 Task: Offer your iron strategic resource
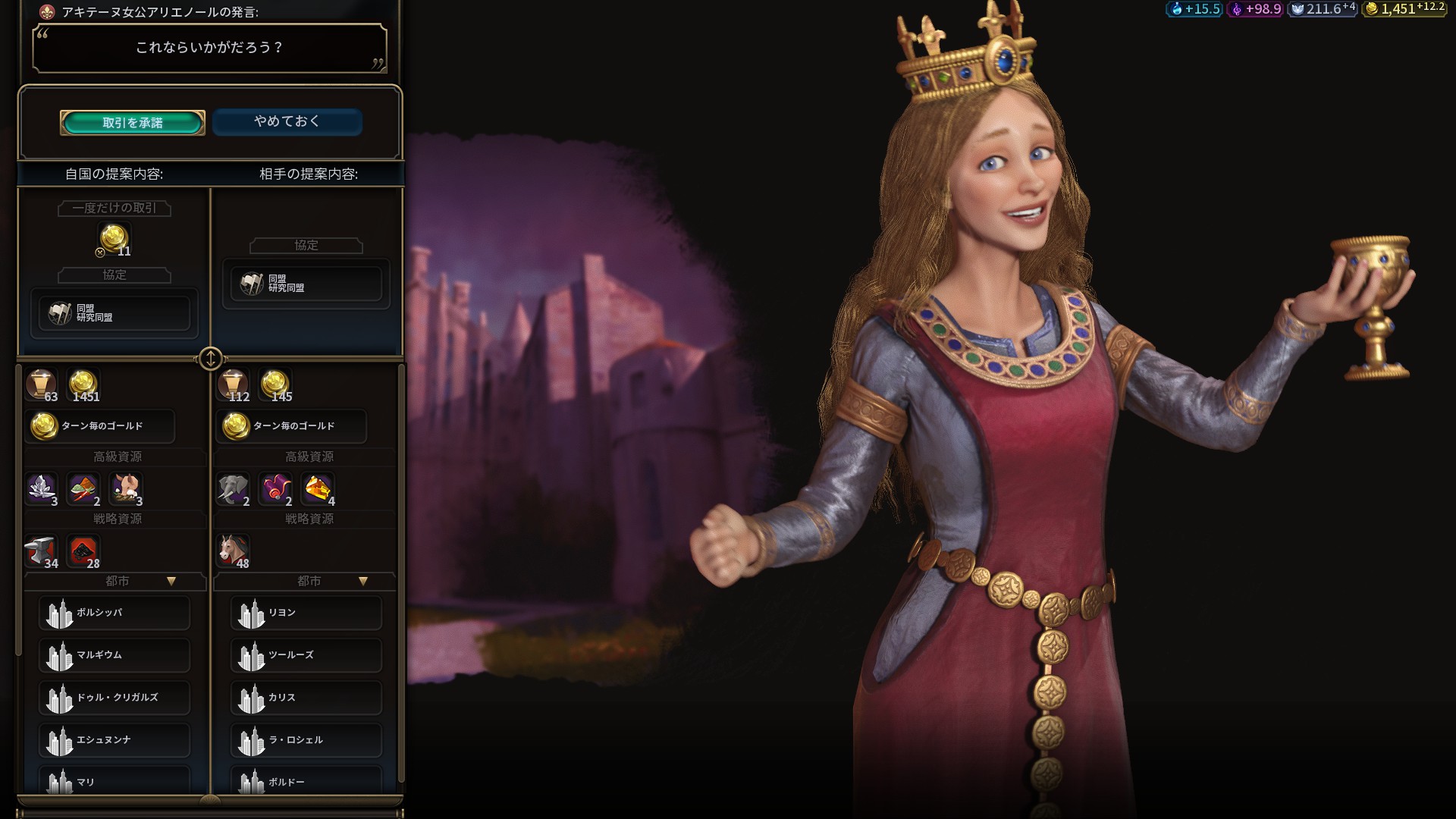pyautogui.click(x=41, y=551)
